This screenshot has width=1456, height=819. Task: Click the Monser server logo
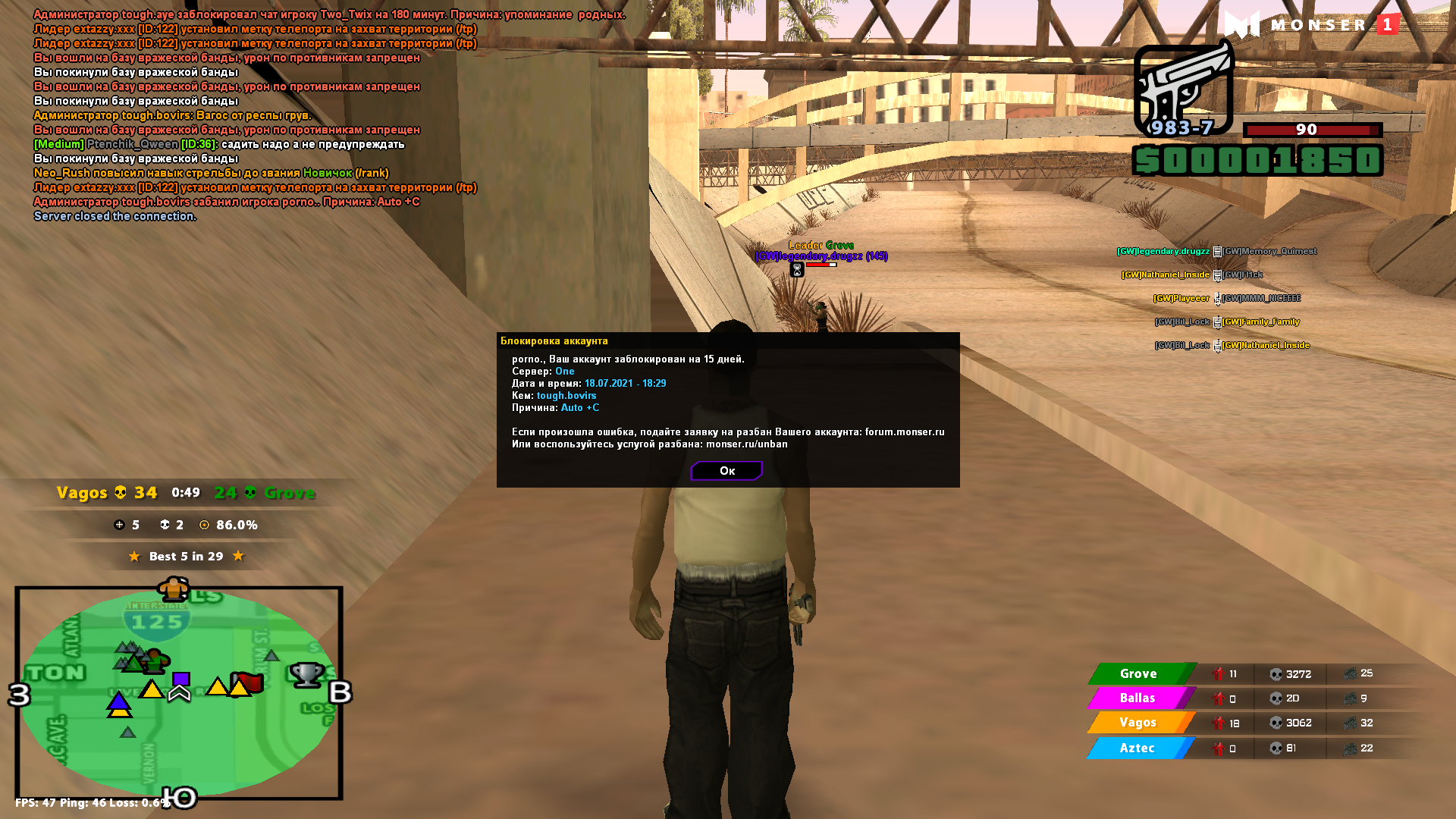1311,24
